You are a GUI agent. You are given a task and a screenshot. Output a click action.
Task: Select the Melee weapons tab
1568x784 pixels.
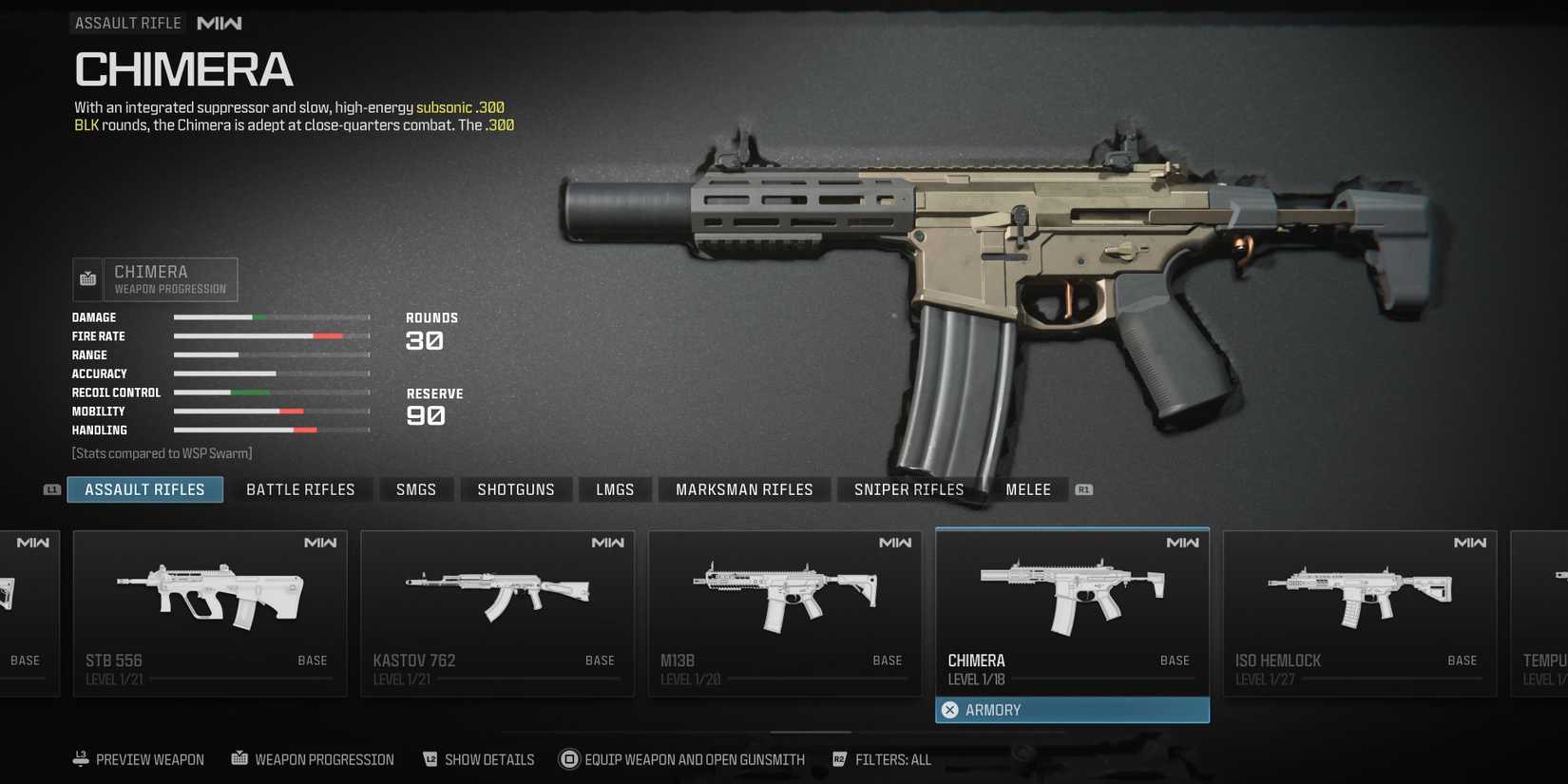(x=1028, y=489)
